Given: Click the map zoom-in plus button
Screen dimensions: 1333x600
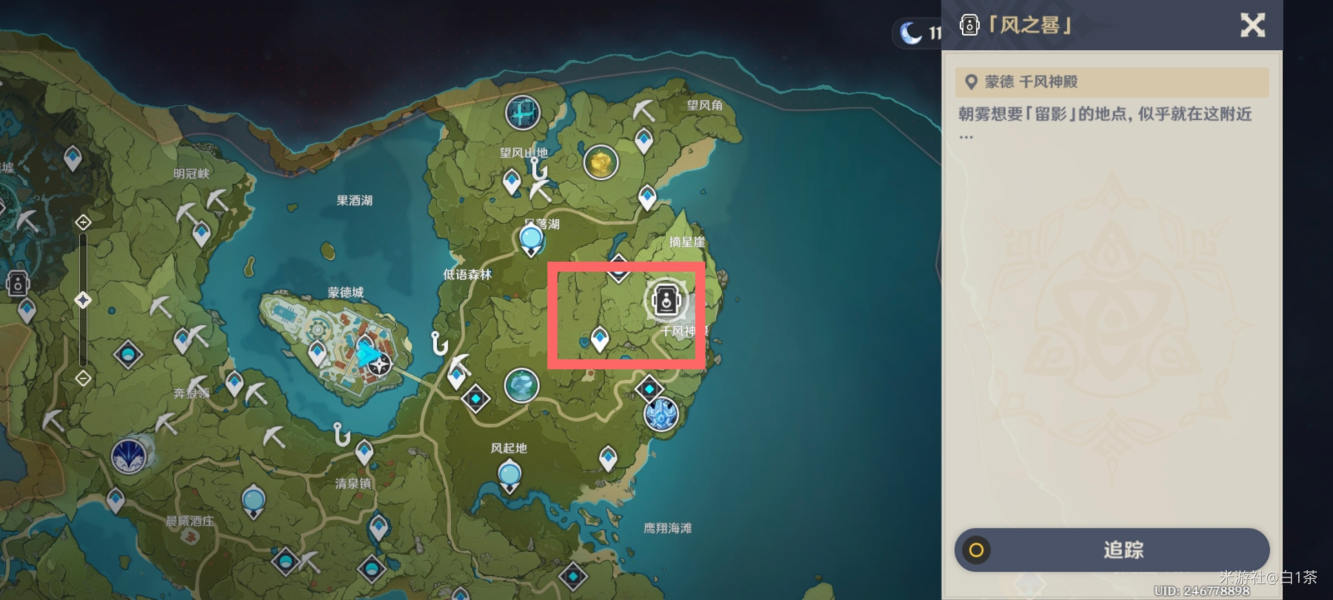Looking at the screenshot, I should coord(83,222).
